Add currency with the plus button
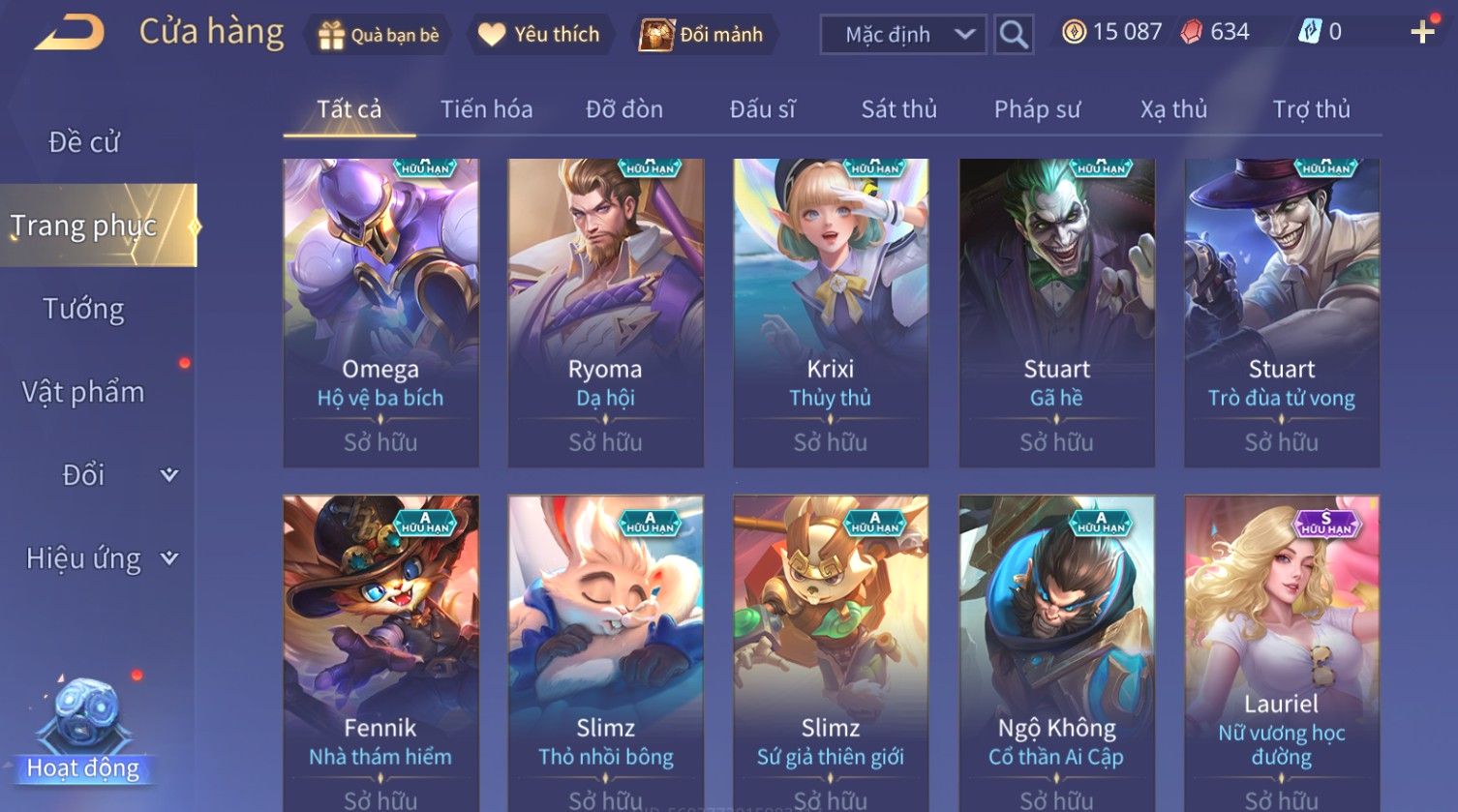This screenshot has width=1458, height=812. pos(1422,33)
